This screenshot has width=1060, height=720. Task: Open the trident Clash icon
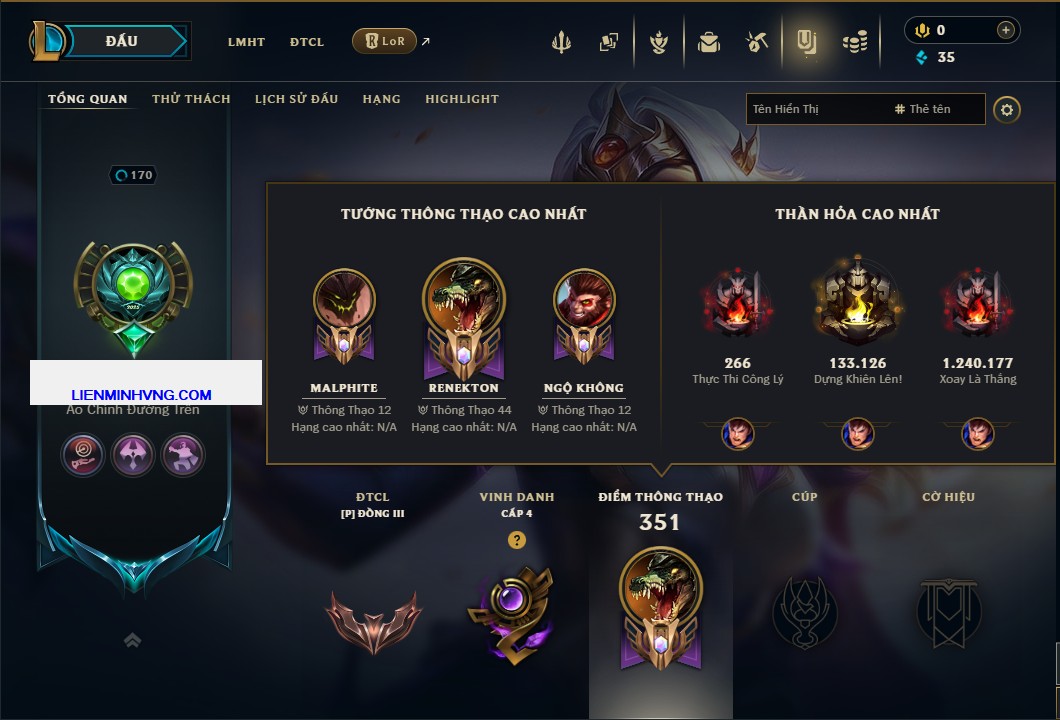click(561, 42)
